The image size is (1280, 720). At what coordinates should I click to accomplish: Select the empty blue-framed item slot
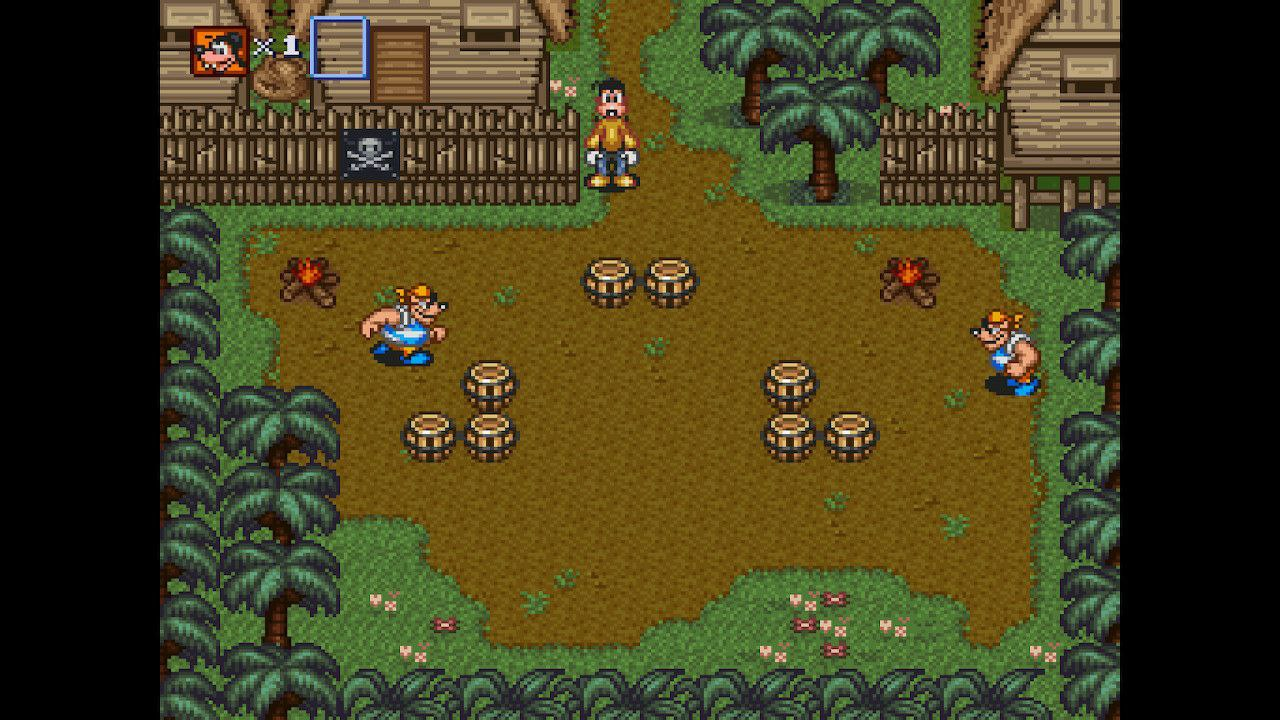[x=339, y=47]
